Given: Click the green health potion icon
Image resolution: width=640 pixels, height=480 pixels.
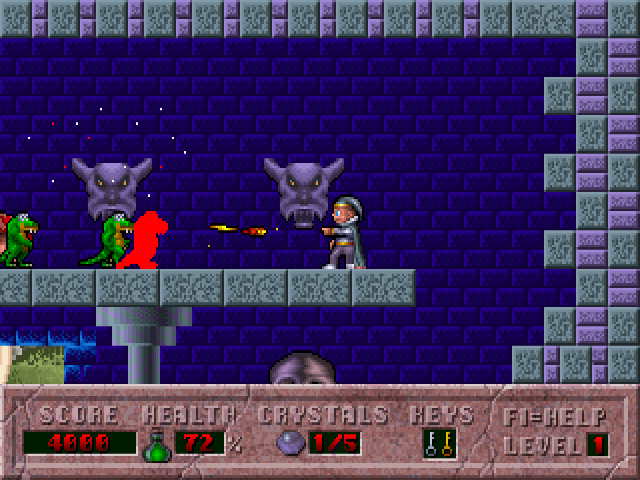Looking at the screenshot, I should (157, 444).
